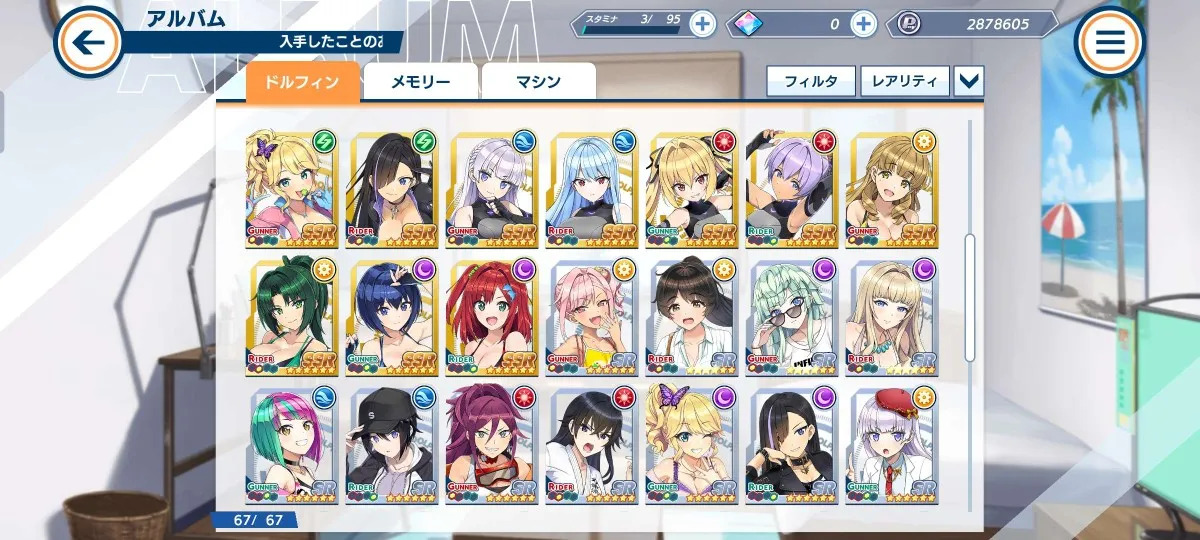This screenshot has height=540, width=1200.
Task: Open the hamburger main menu
Action: 1110,42
